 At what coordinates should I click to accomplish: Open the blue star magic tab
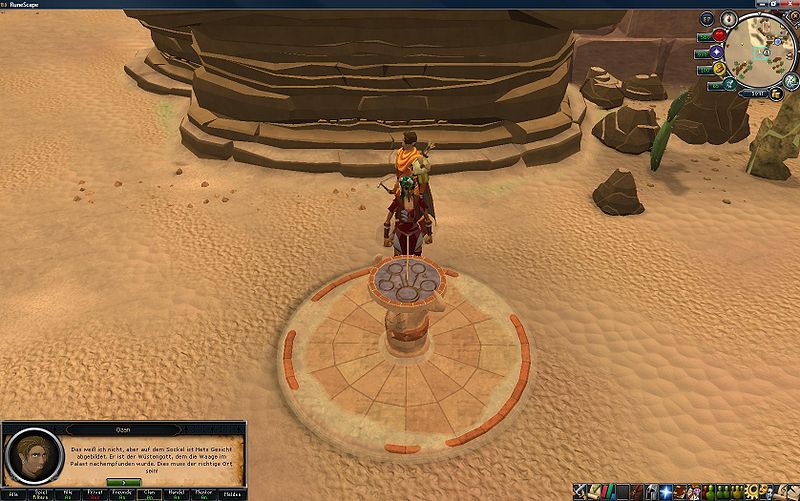click(664, 492)
